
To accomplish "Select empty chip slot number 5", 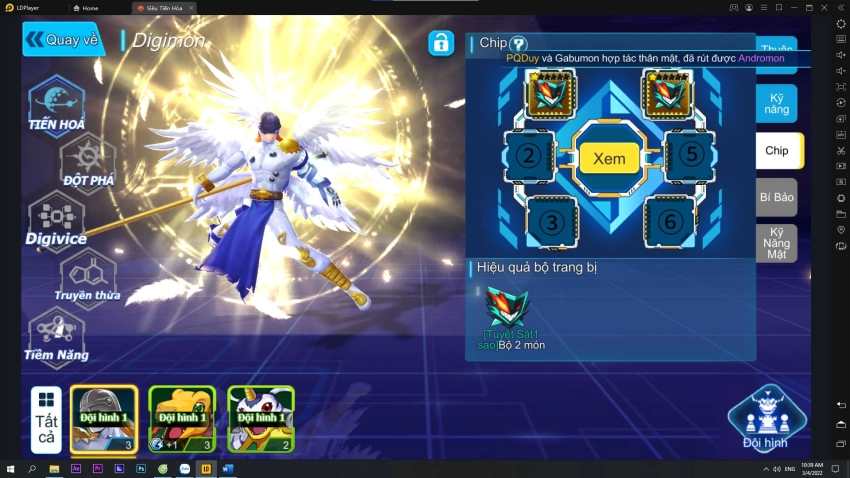I will tap(690, 156).
